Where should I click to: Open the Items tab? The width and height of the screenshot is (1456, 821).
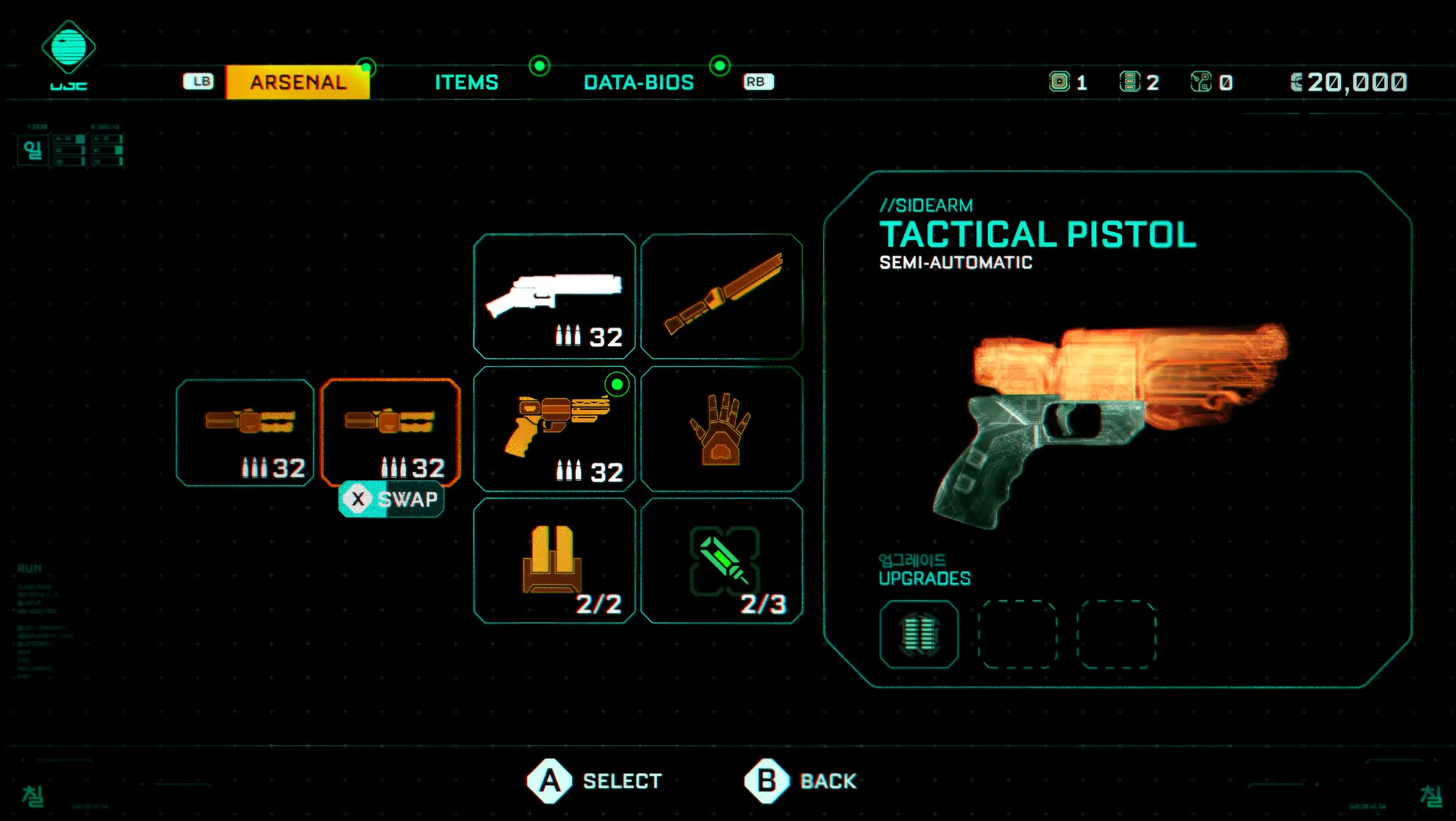coord(467,82)
